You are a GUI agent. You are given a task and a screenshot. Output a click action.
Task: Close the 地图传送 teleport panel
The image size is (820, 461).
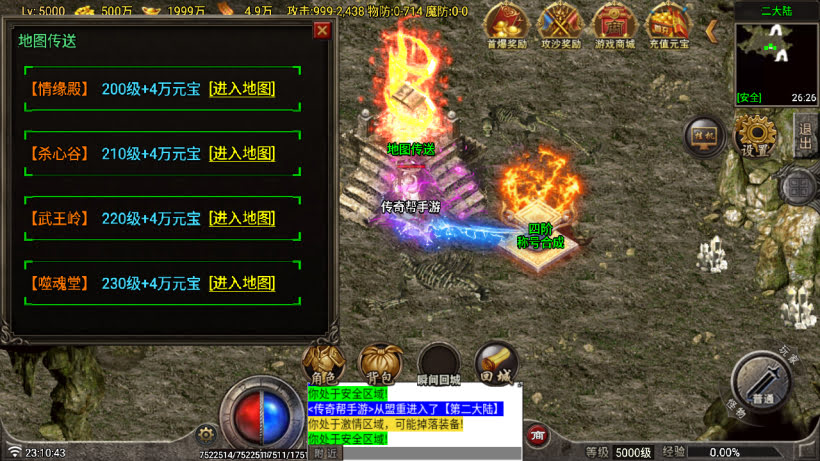coord(322,30)
